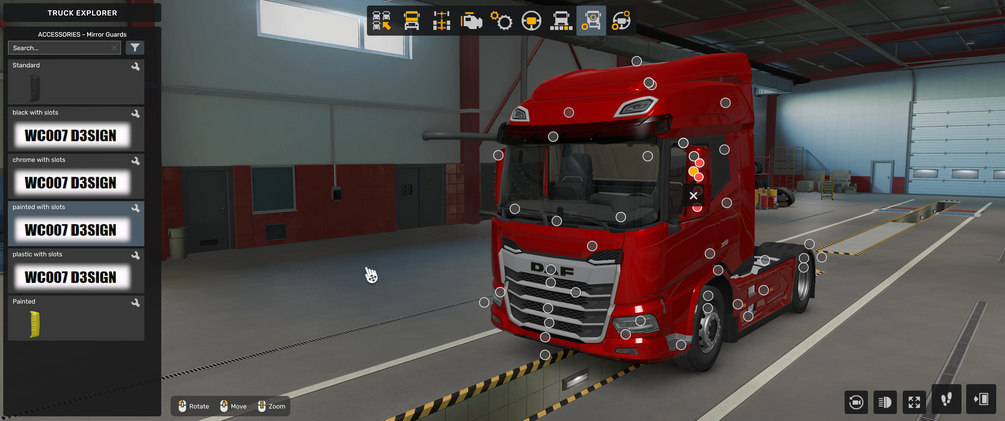The image size is (1005, 421).
Task: Open the steering wheel interior category
Action: coord(531,21)
